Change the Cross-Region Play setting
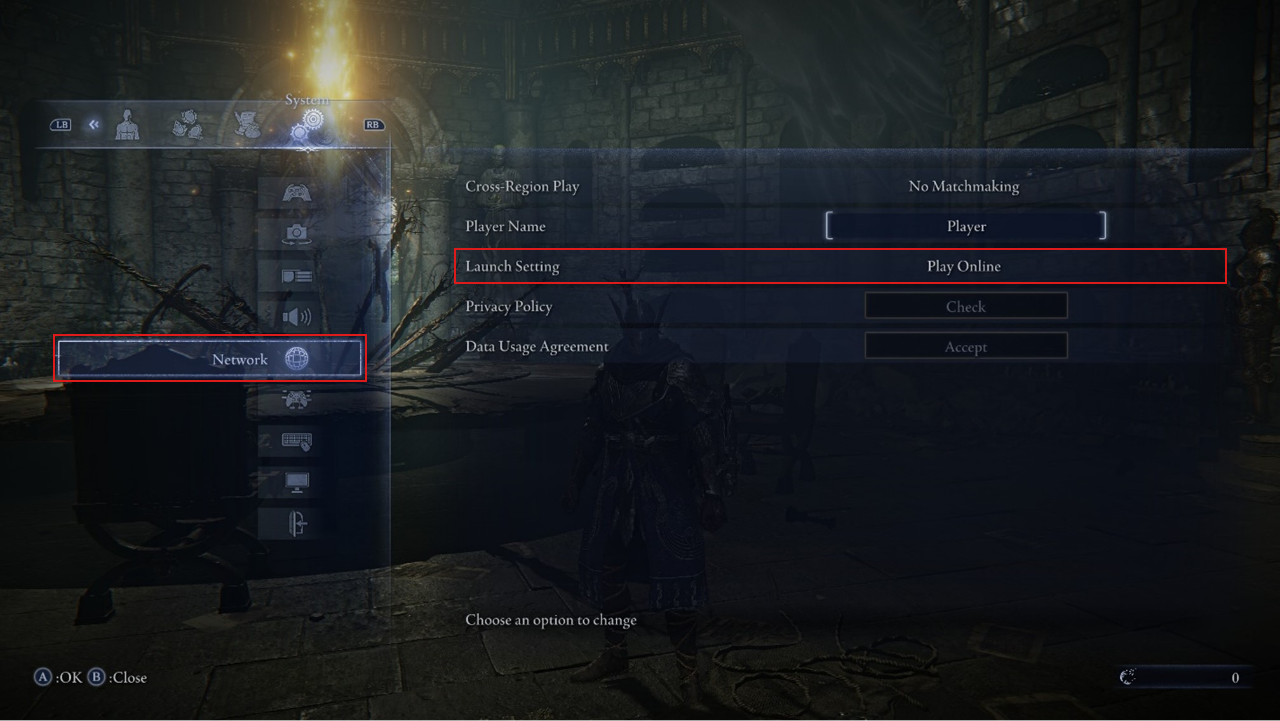This screenshot has width=1280, height=721. (x=963, y=186)
